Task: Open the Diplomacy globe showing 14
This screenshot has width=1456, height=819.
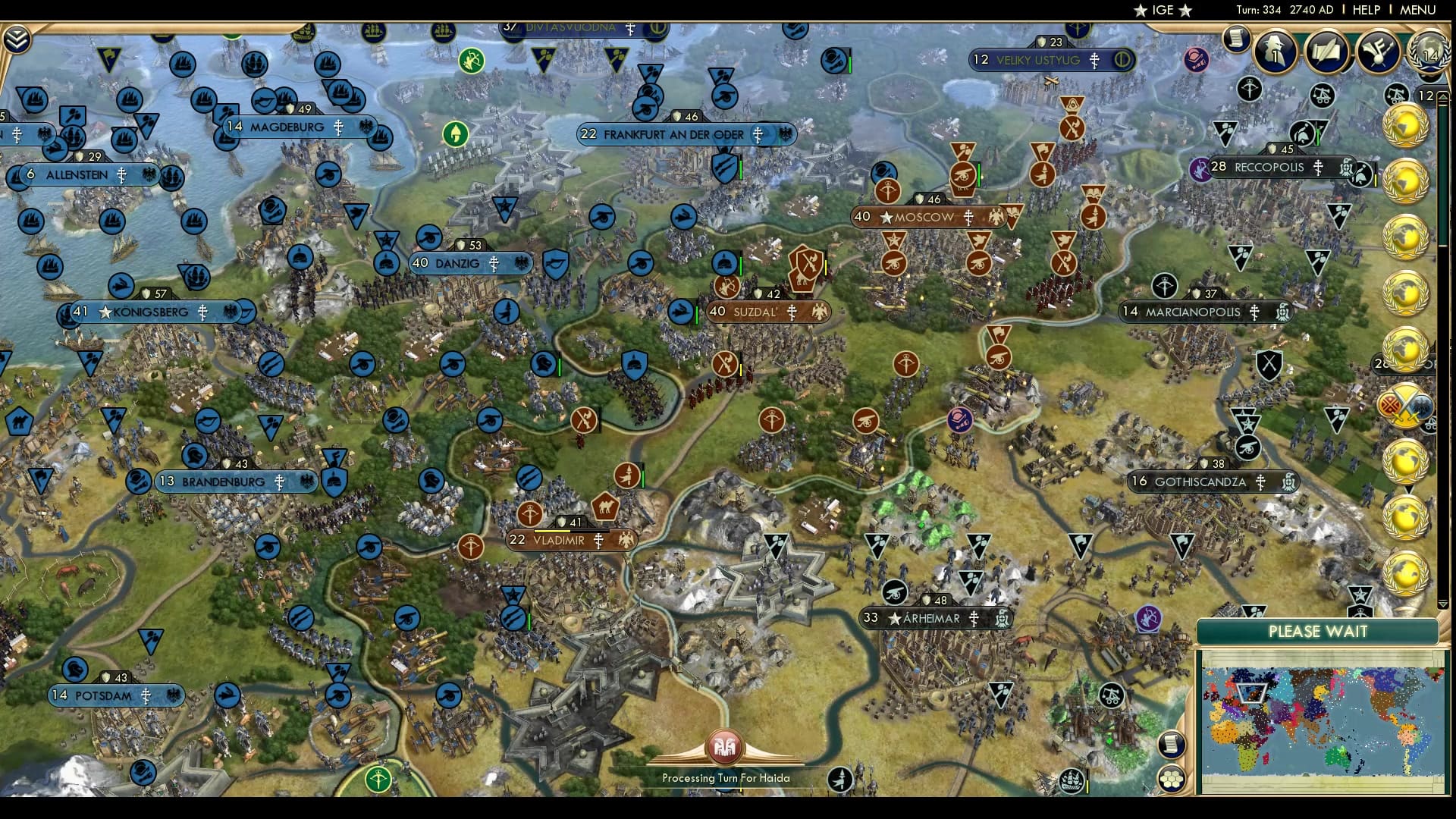Action: (1429, 53)
